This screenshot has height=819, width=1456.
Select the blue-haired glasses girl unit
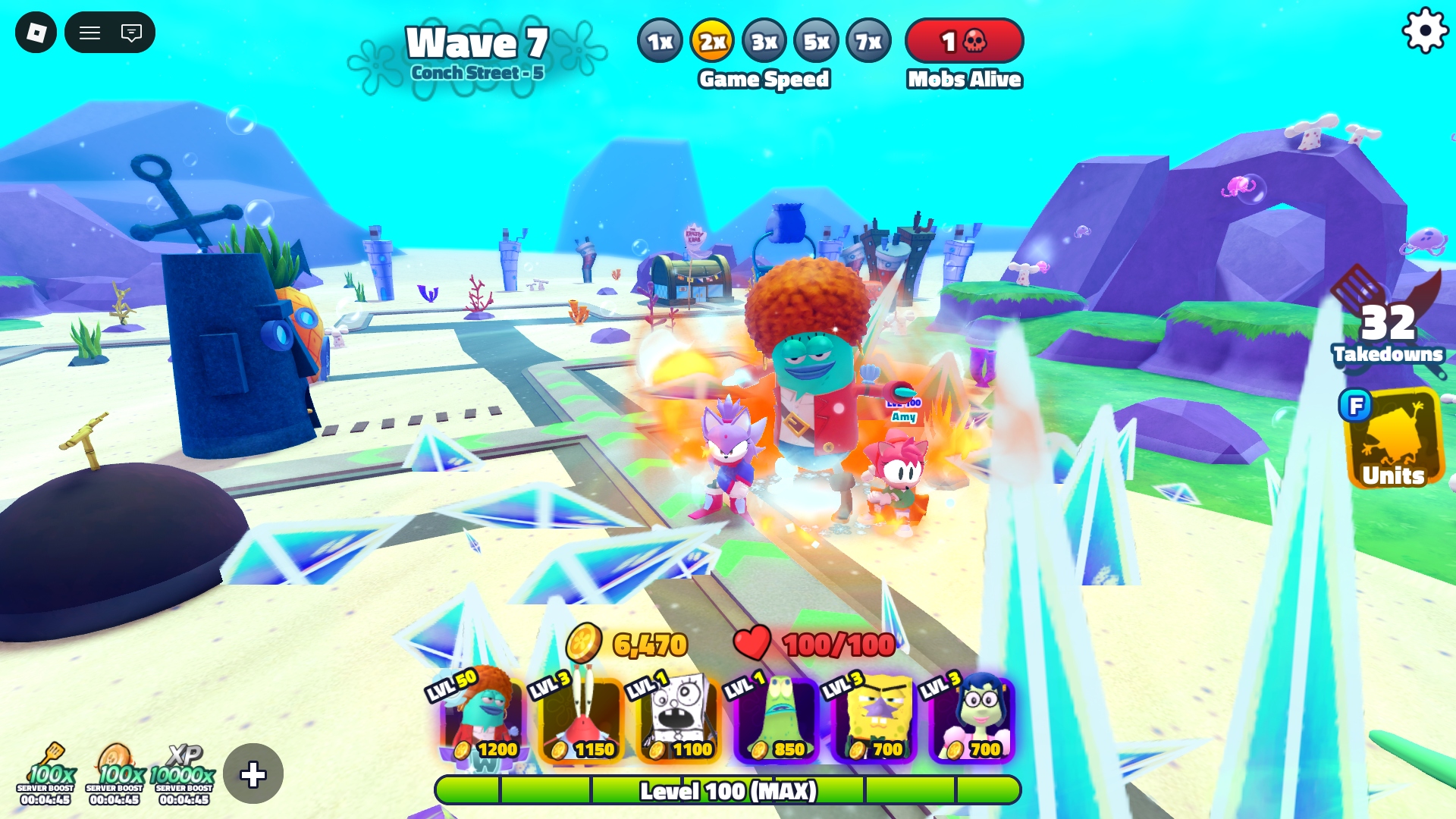[972, 718]
